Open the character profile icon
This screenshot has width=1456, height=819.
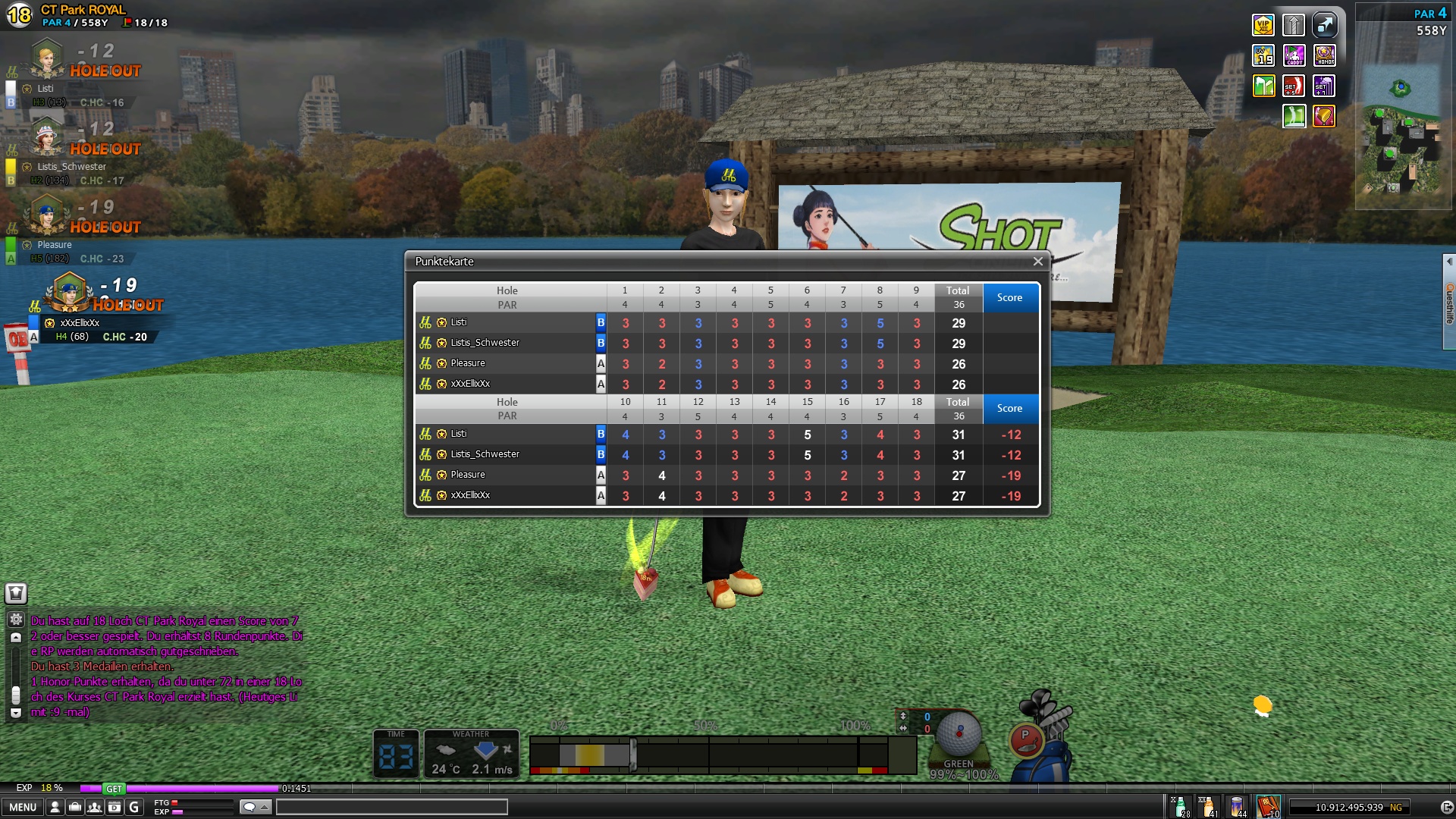[55, 808]
